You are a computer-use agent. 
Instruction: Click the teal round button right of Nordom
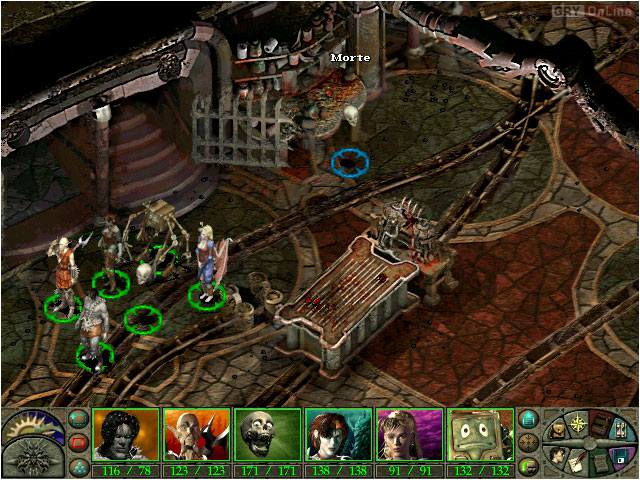(x=530, y=419)
